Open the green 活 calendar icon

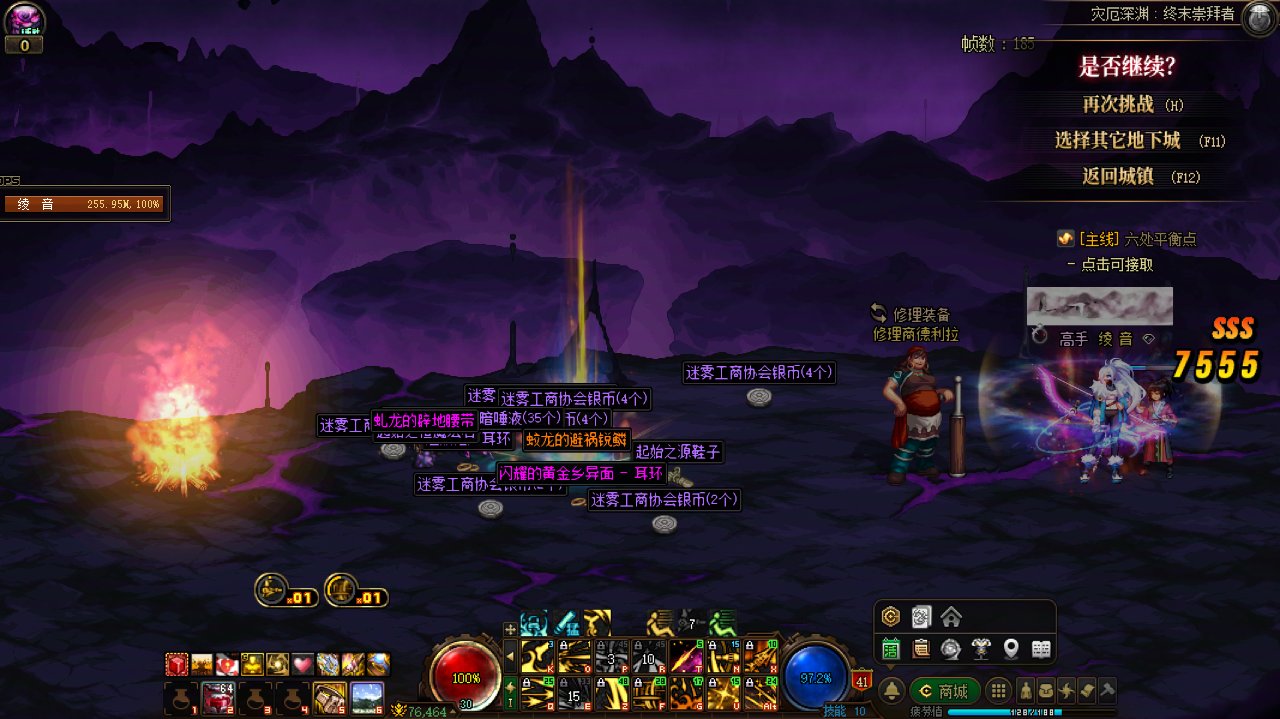coord(891,649)
